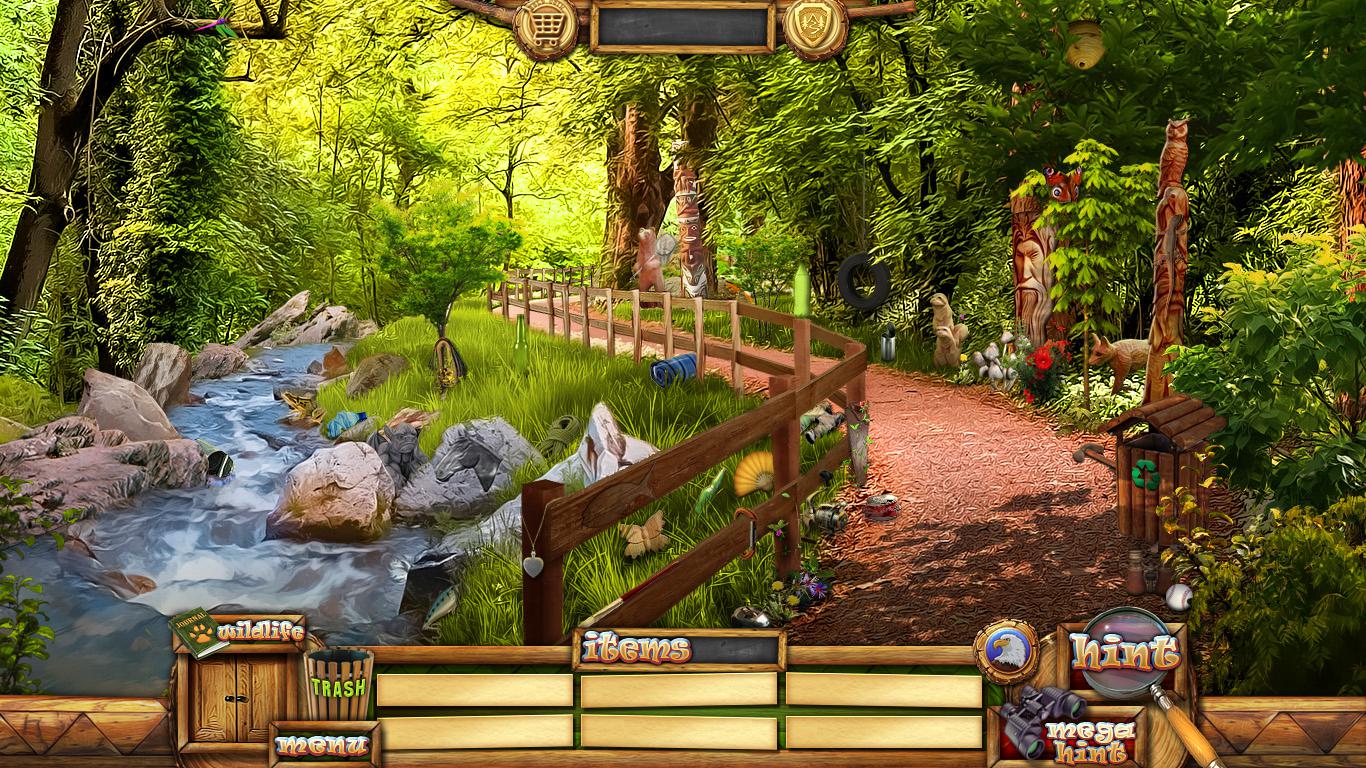This screenshot has height=768, width=1366.
Task: Open the wooden cabinet doors
Action: [x=238, y=698]
